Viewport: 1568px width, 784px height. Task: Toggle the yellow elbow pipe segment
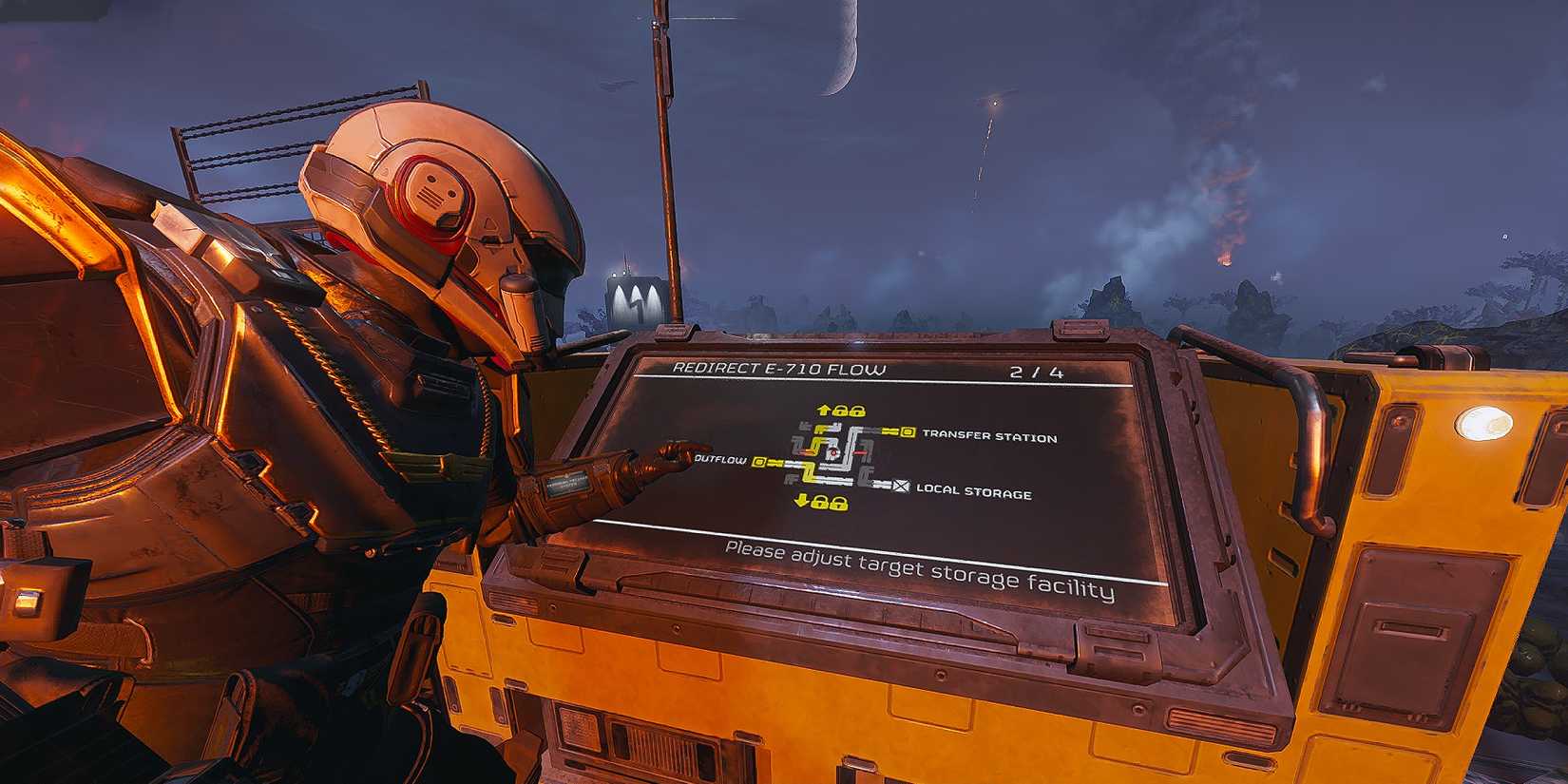[811, 468]
